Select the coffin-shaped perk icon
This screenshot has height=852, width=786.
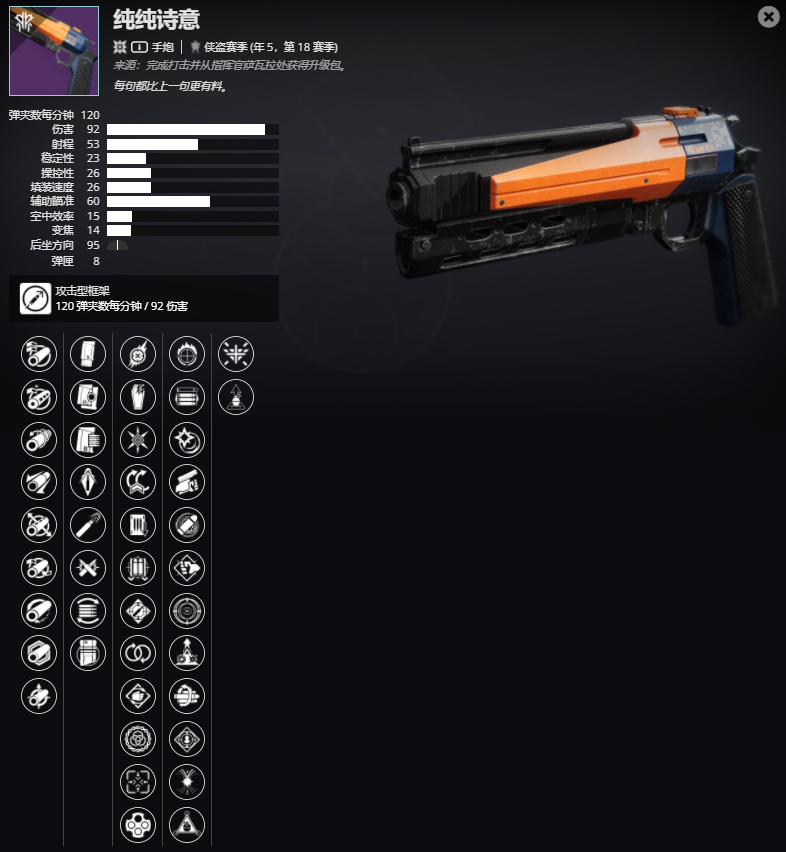pos(137,396)
